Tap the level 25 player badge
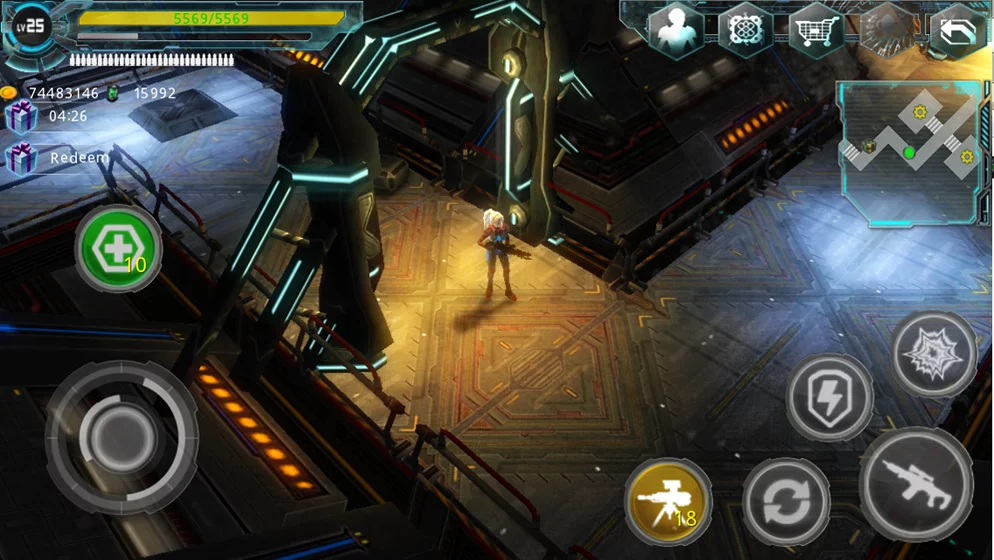 (34, 25)
